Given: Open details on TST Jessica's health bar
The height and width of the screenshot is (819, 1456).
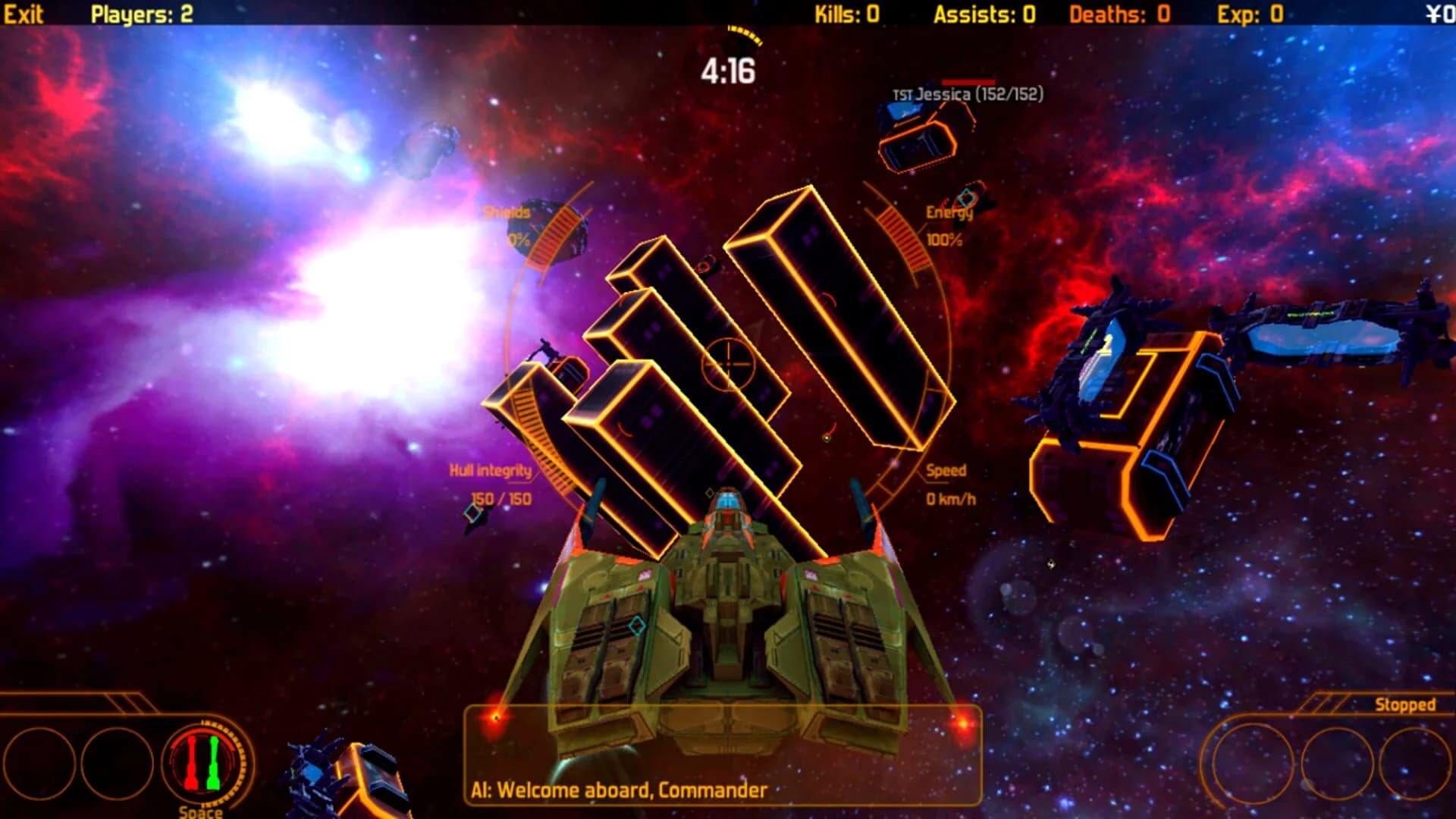Looking at the screenshot, I should (x=967, y=82).
